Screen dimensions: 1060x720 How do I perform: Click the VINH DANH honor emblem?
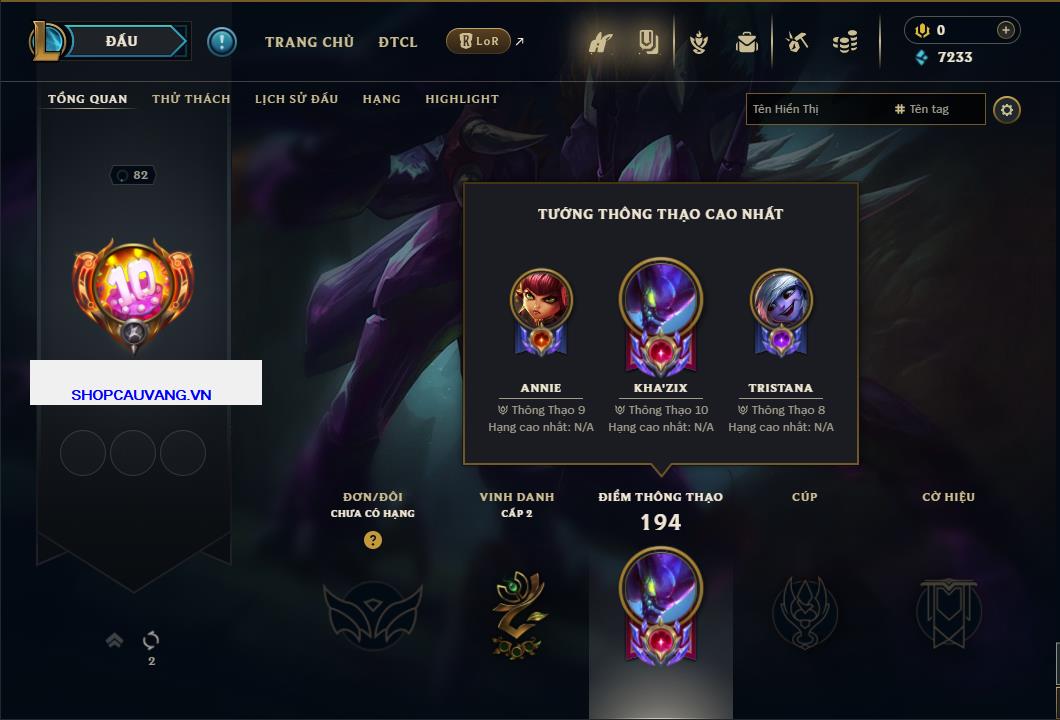tap(518, 614)
